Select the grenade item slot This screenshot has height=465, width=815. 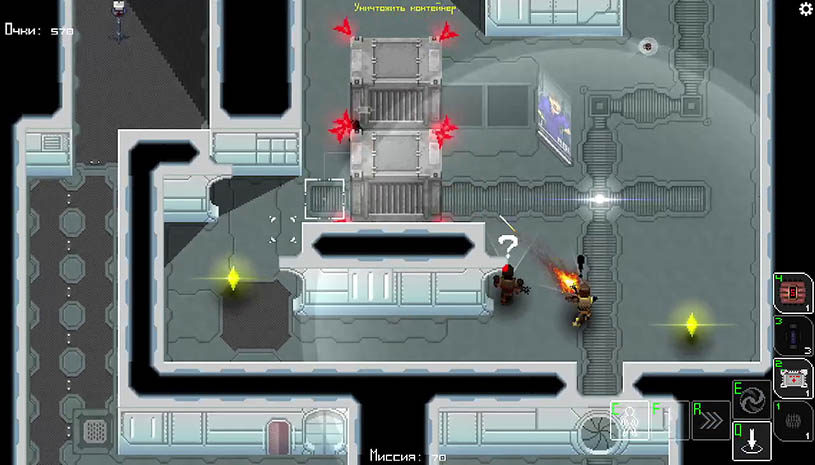point(794,421)
